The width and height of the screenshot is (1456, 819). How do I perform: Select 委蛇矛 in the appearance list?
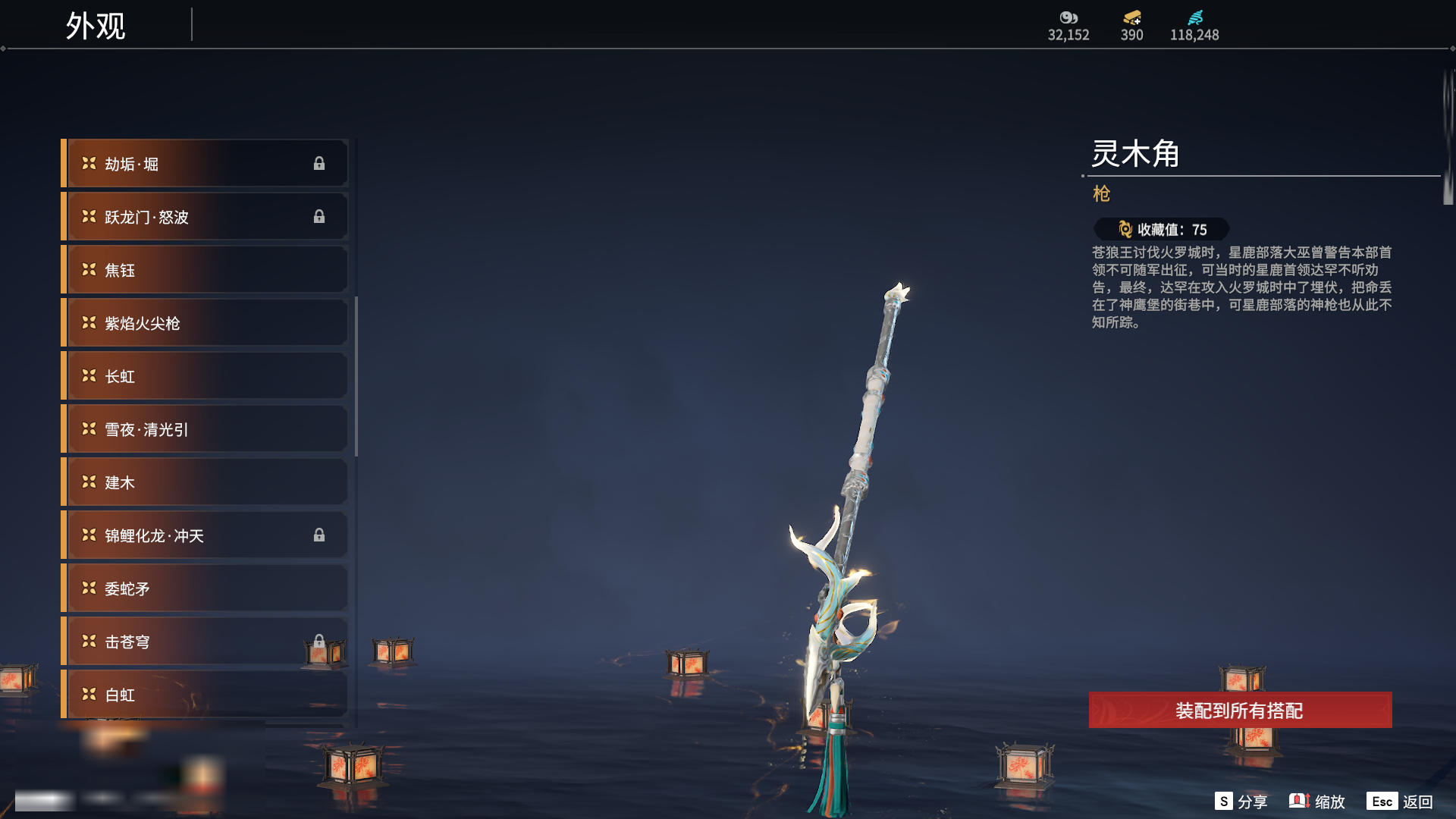(205, 588)
